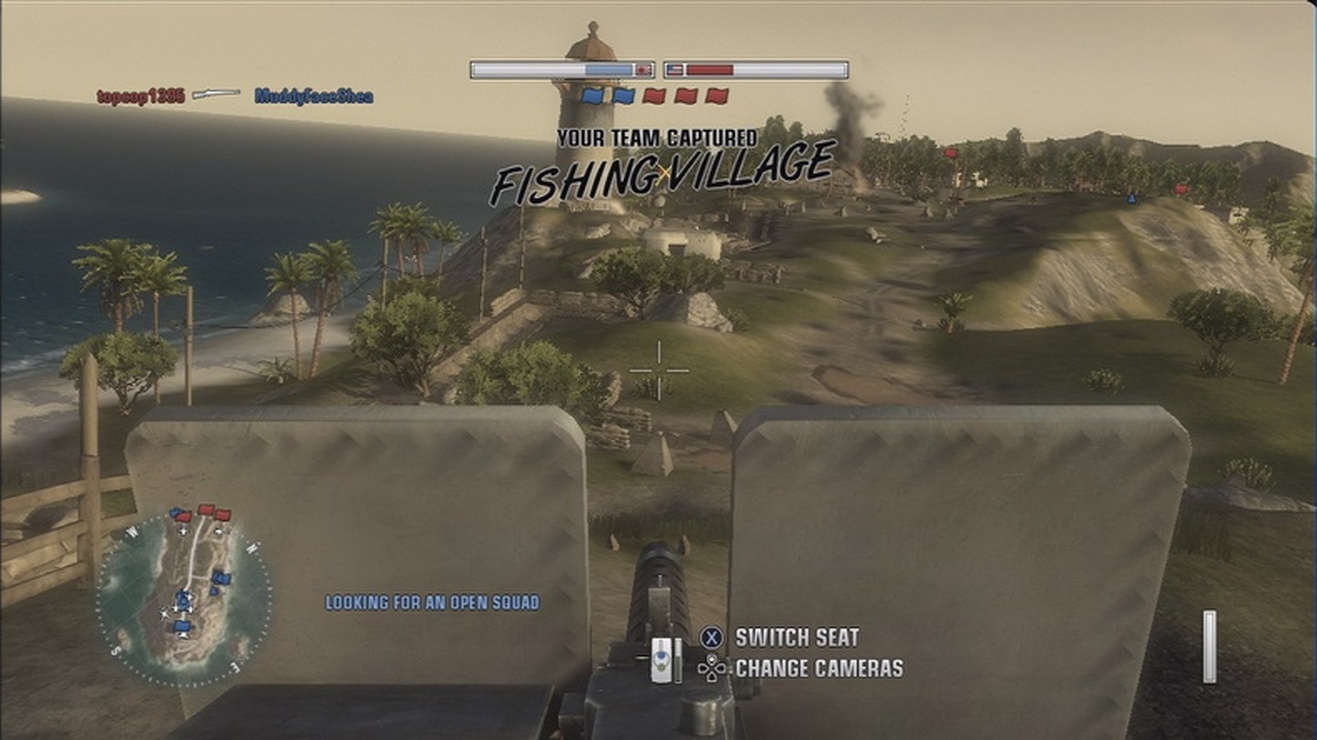
Task: Click the blue objective marker on the right ridge
Action: 1134,199
